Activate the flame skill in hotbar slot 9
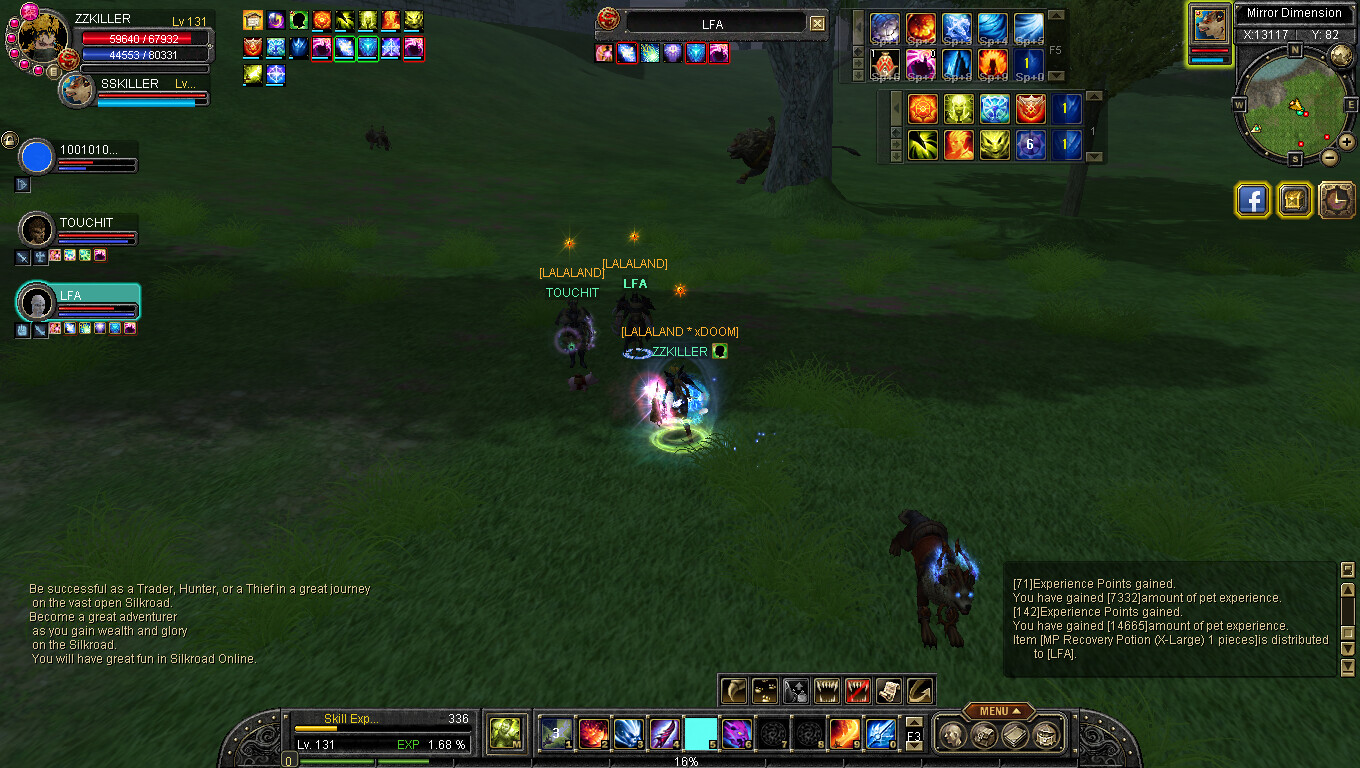This screenshot has width=1360, height=768. click(845, 734)
